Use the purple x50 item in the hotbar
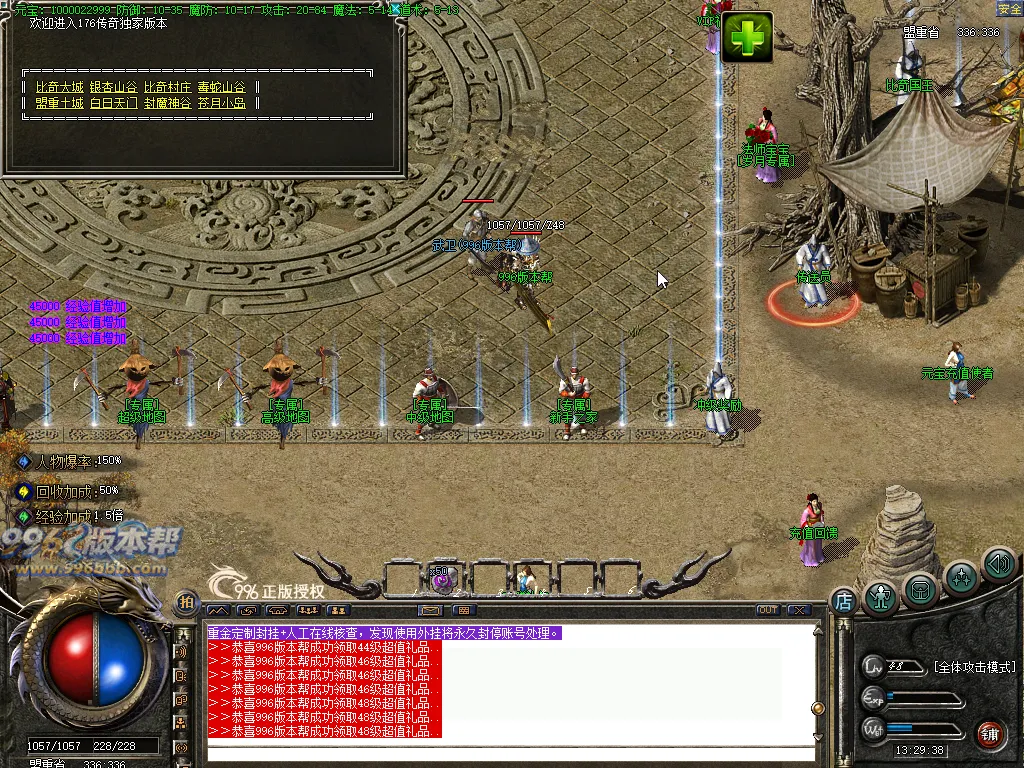This screenshot has height=768, width=1024. click(443, 579)
